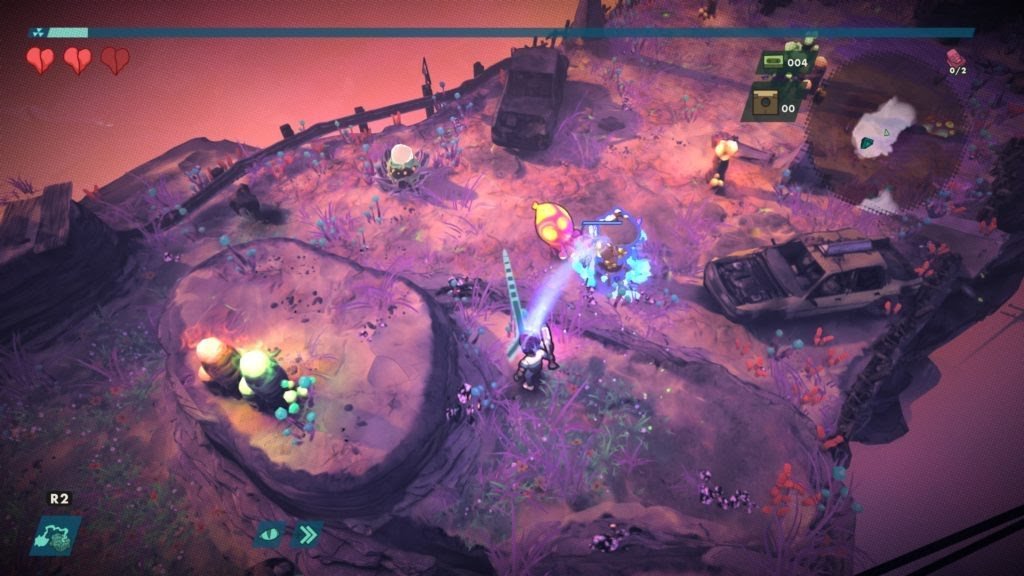The image size is (1024, 576).
Task: Select the cat-eye vision ability icon
Action: (271, 534)
